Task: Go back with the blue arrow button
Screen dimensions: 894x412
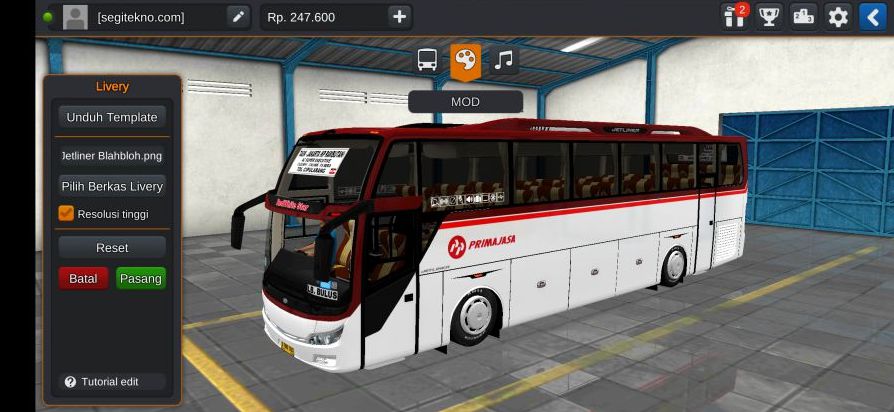Action: click(x=872, y=17)
